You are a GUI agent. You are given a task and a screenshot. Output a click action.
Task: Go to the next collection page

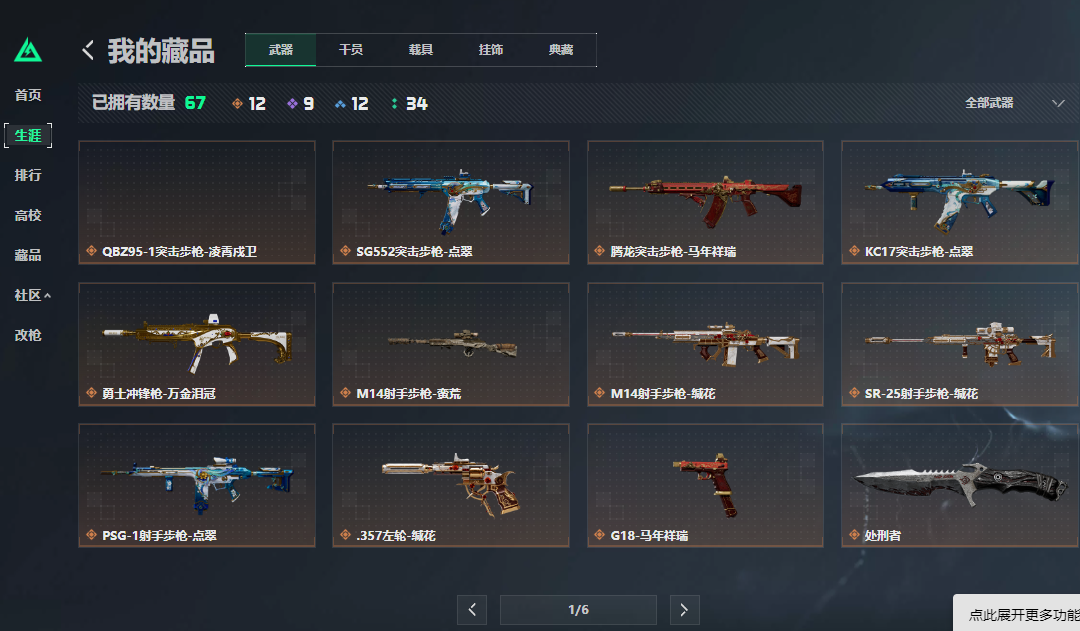click(684, 610)
